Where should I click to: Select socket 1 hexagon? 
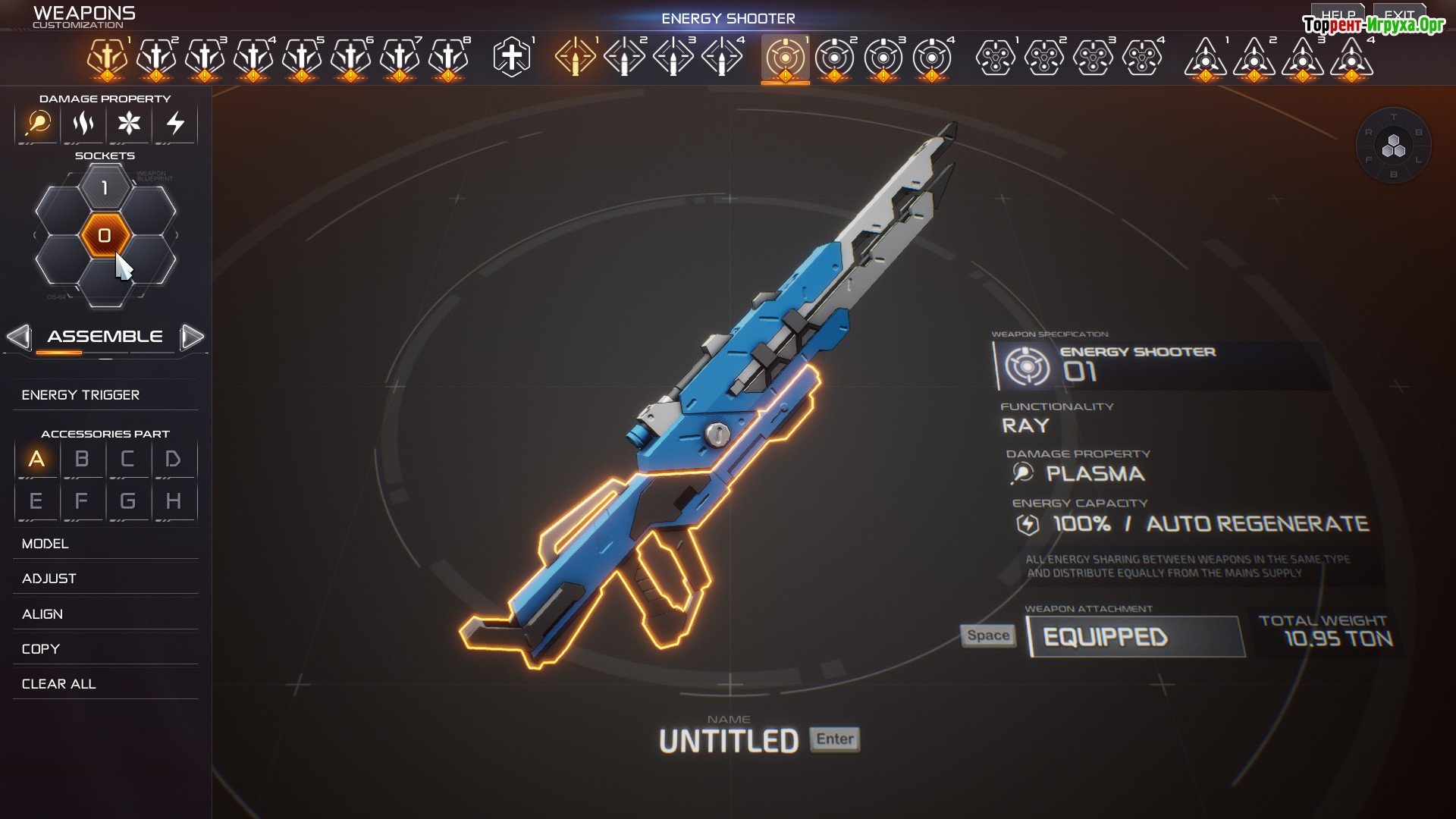[x=105, y=187]
